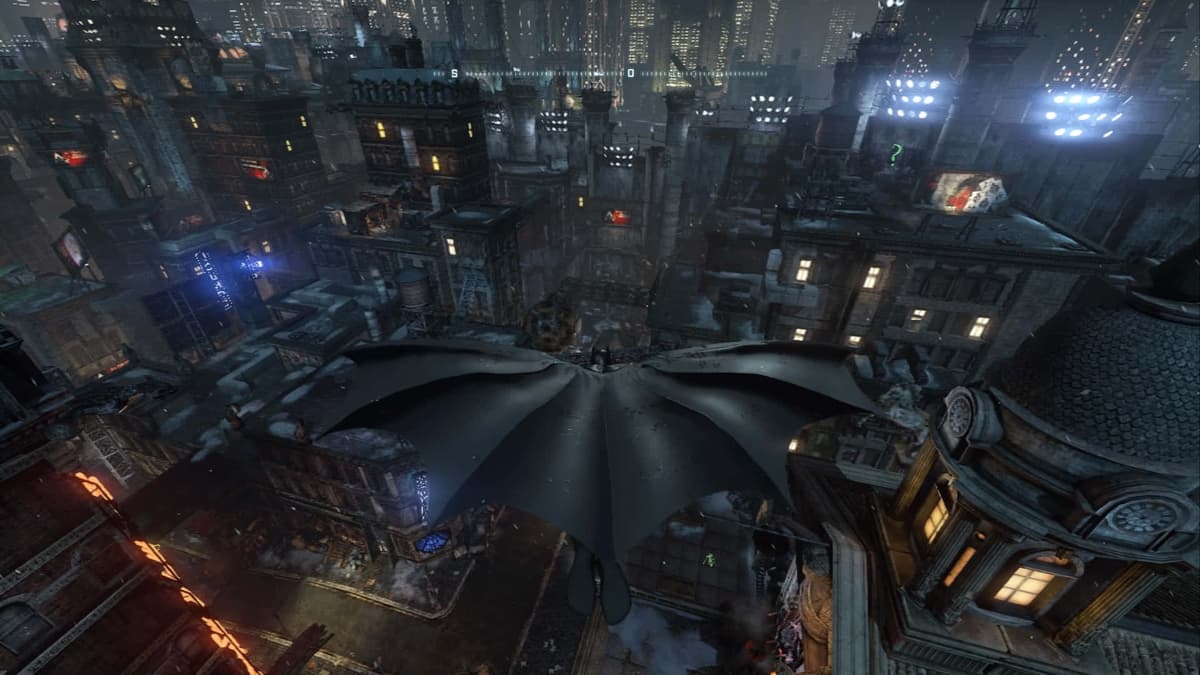The width and height of the screenshot is (1200, 675).
Task: Click the compass heading bar
Action: pyautogui.click(x=600, y=73)
